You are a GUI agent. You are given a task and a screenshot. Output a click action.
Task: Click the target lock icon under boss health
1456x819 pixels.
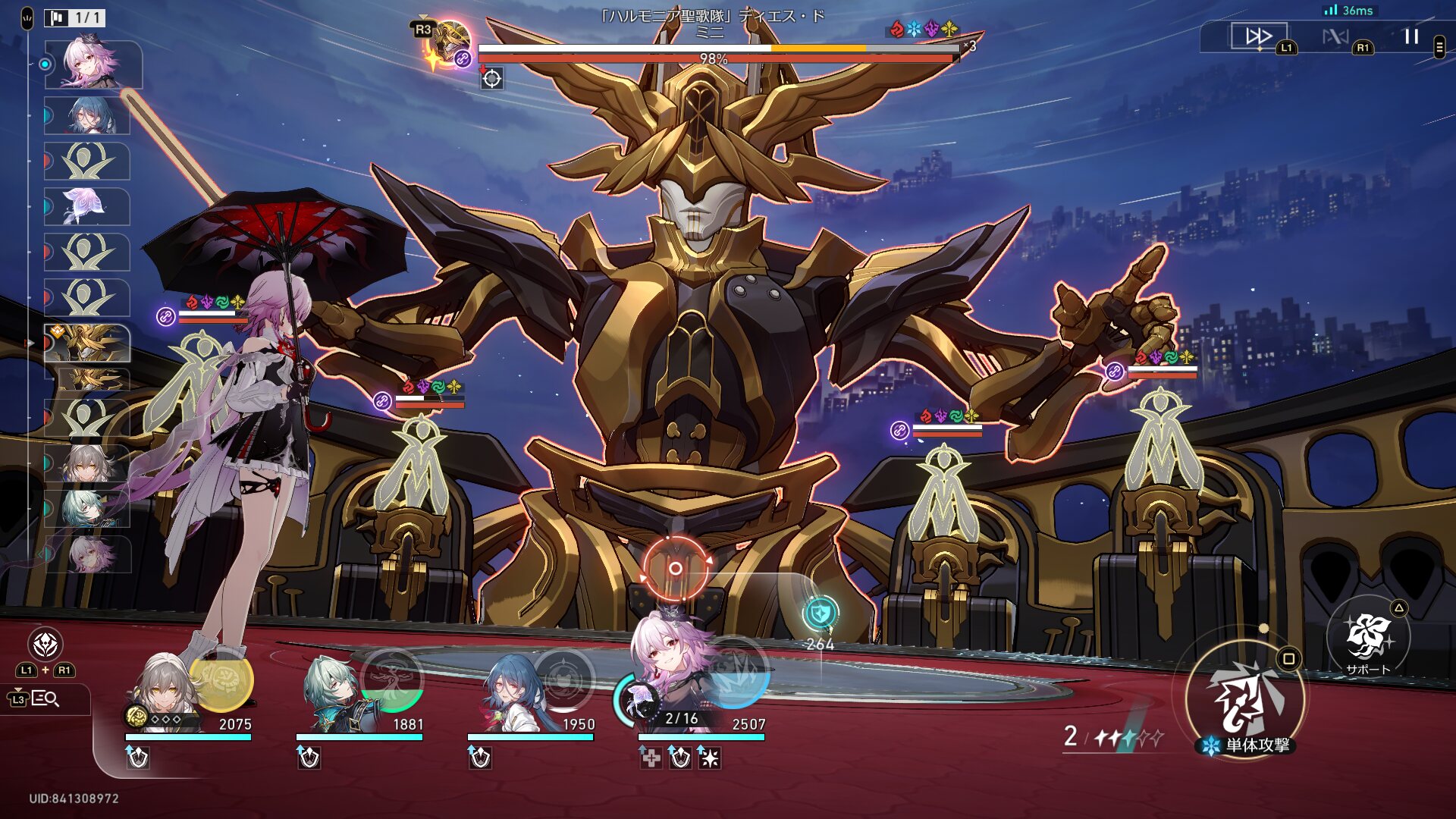tap(492, 78)
